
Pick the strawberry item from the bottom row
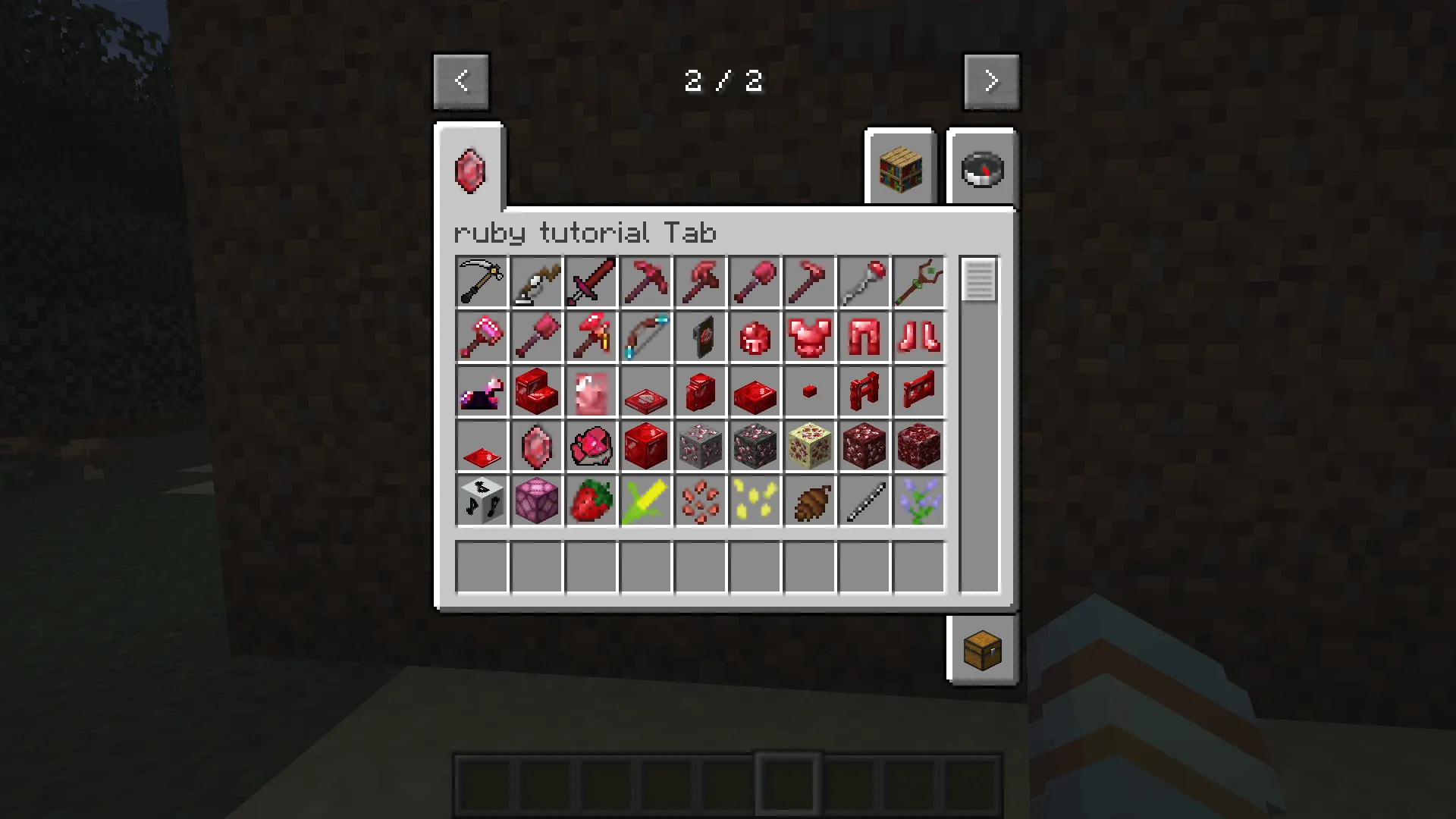pos(591,500)
